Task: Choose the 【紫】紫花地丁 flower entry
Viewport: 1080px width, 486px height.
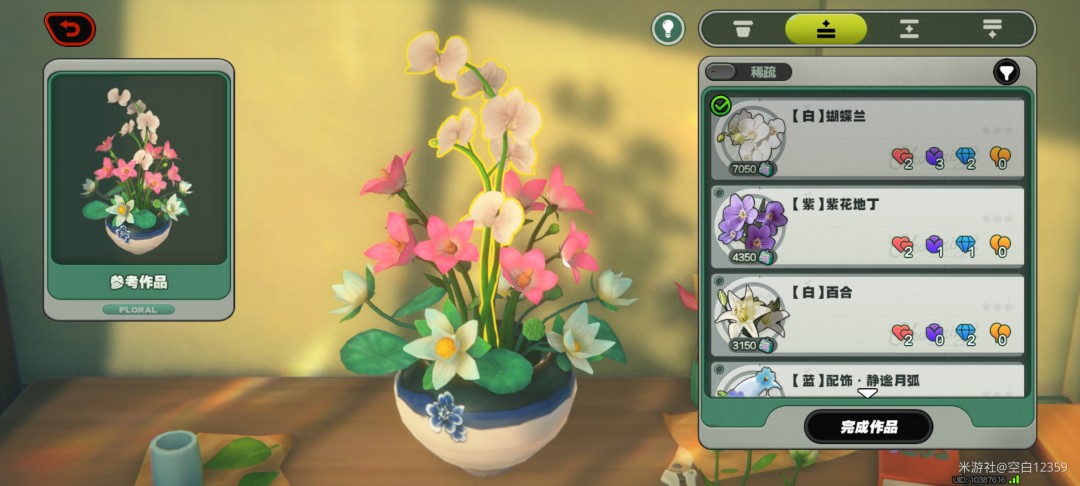Action: tap(868, 226)
